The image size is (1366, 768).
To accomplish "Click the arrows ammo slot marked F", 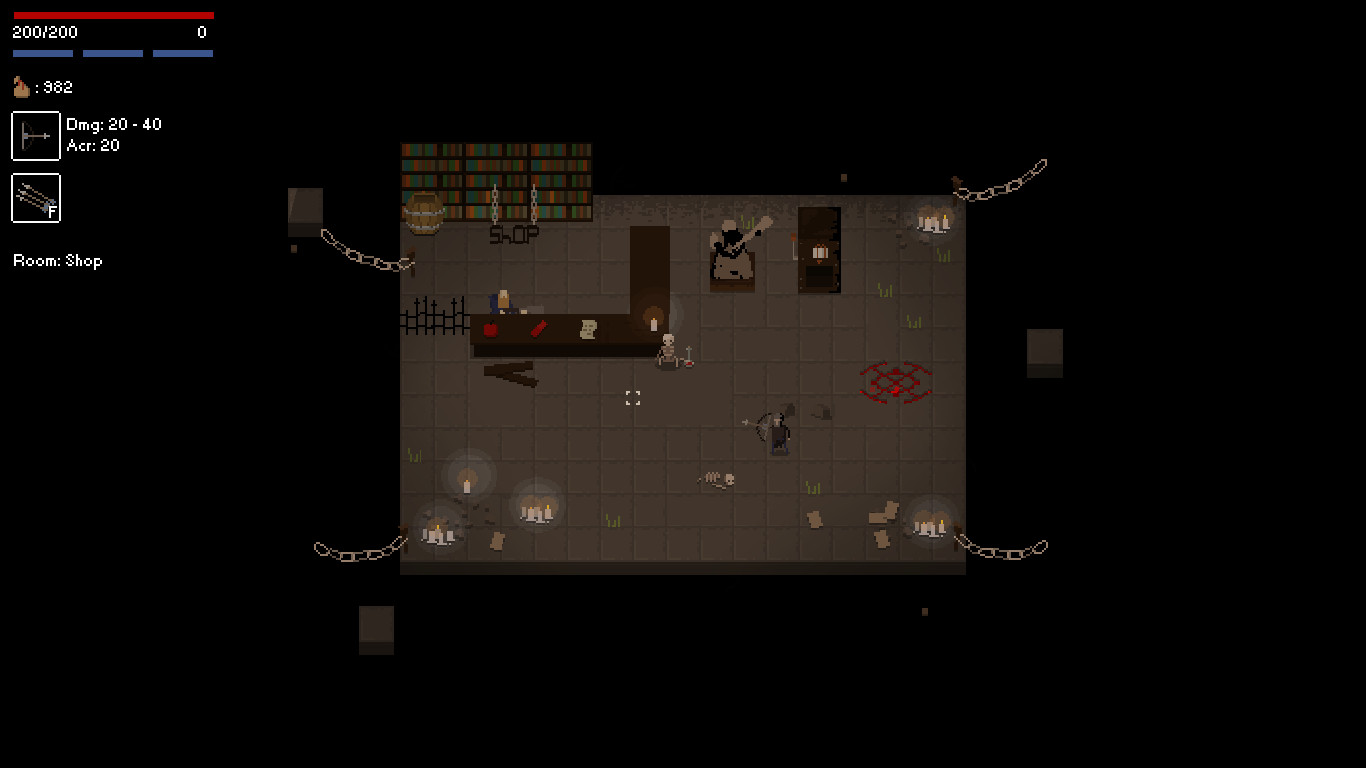I will [x=35, y=198].
